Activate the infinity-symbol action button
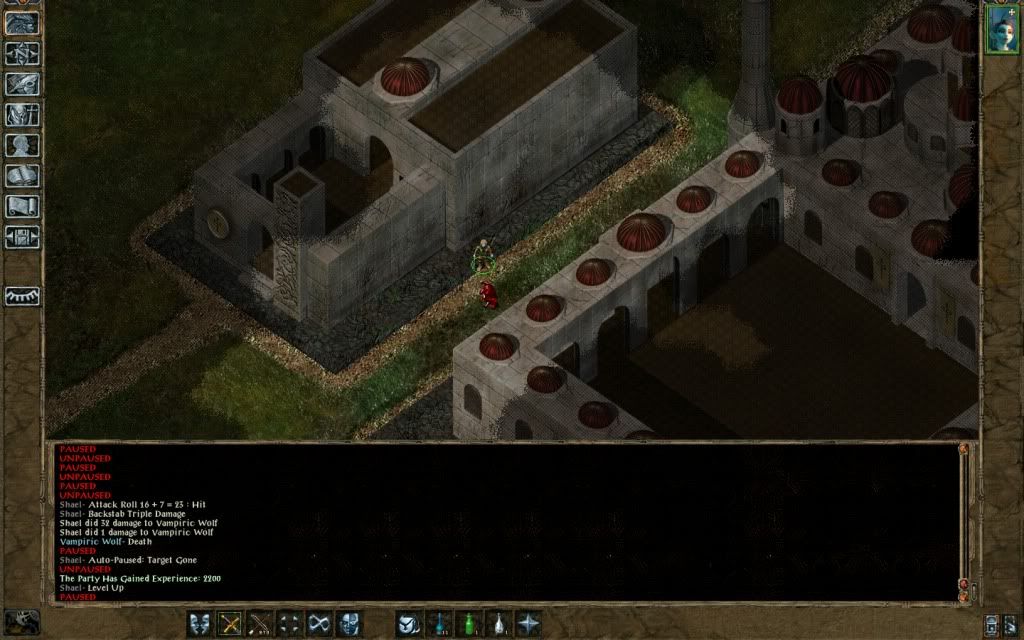The image size is (1024, 640). click(320, 623)
